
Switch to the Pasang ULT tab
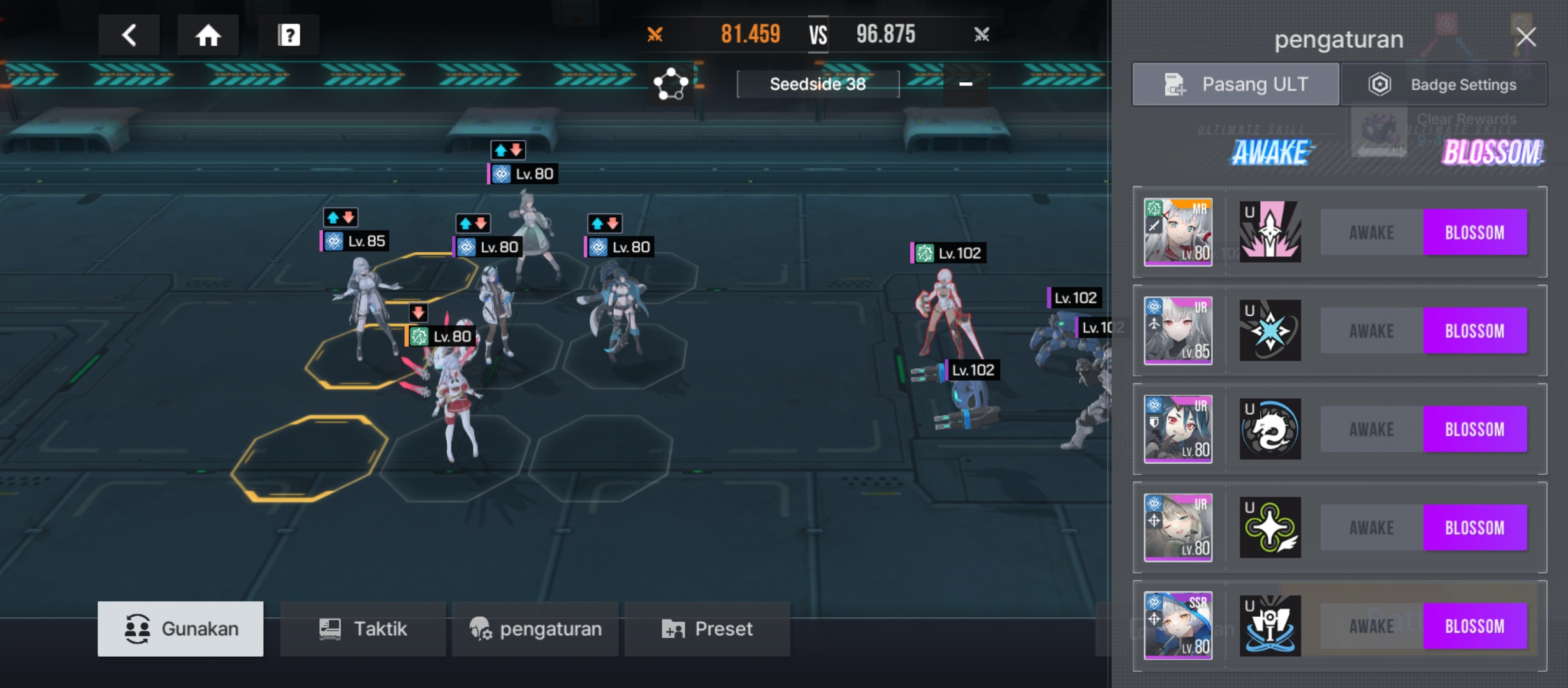coord(1235,84)
